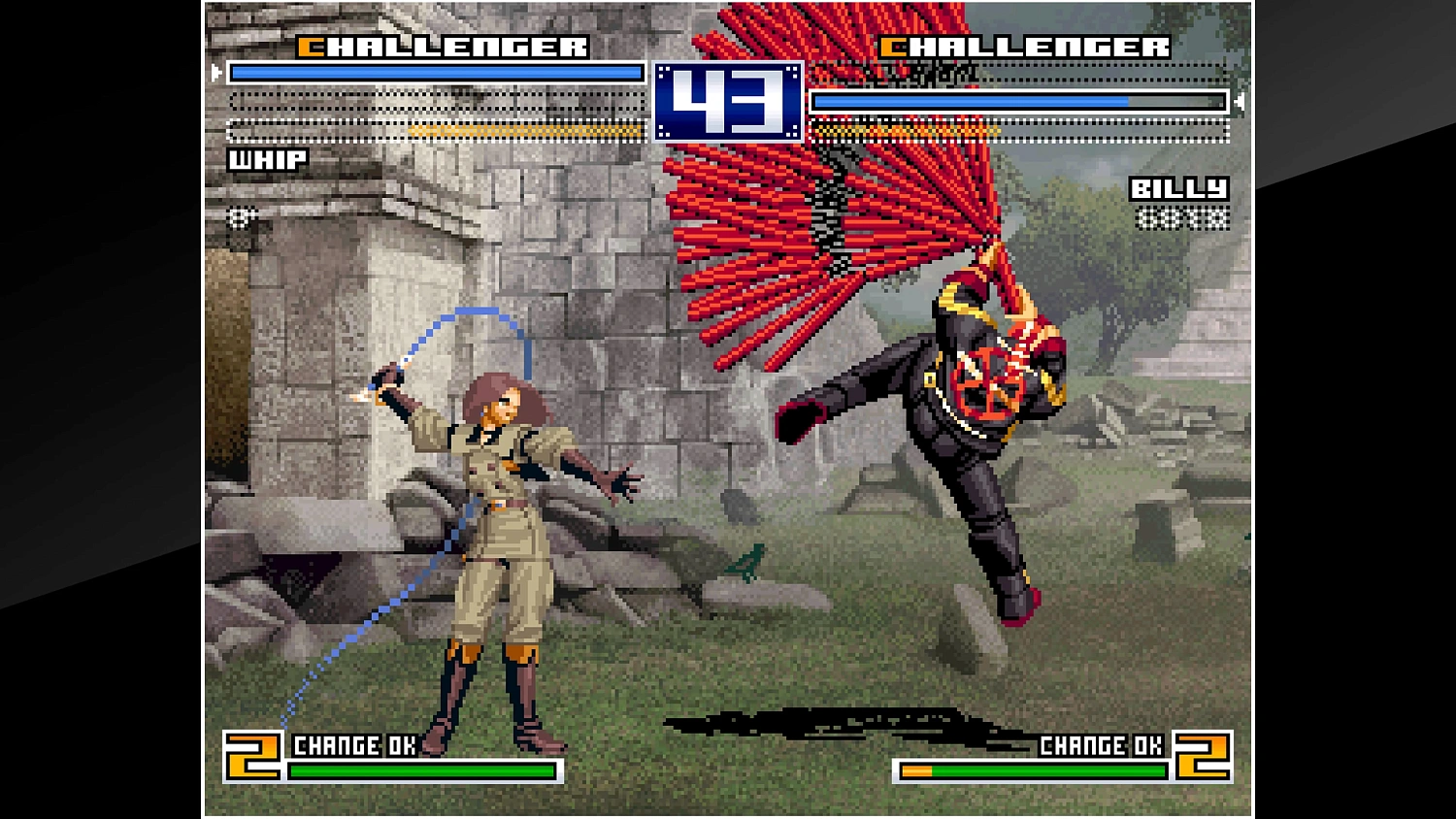The height and width of the screenshot is (819, 1456).
Task: Click the BILLY name plate icon
Action: tap(1179, 188)
